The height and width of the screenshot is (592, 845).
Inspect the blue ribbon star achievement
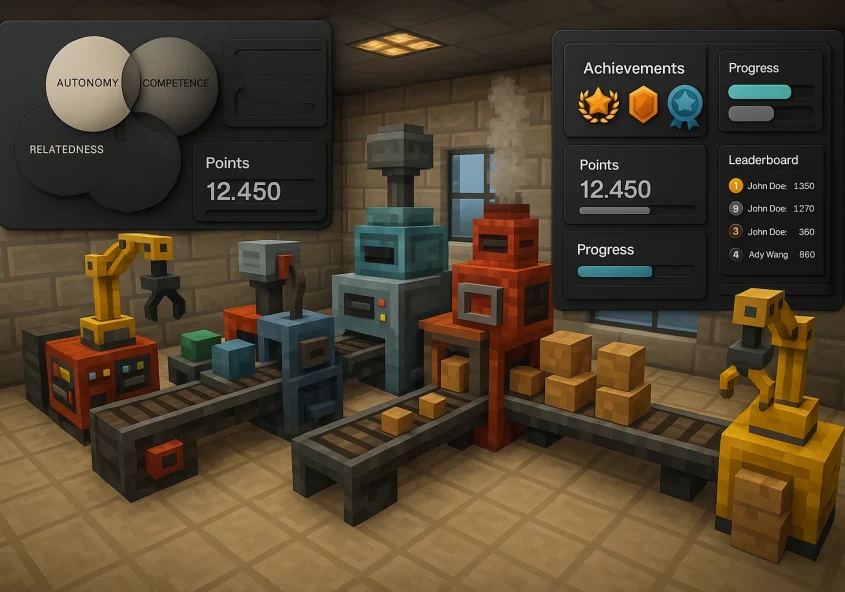click(685, 104)
